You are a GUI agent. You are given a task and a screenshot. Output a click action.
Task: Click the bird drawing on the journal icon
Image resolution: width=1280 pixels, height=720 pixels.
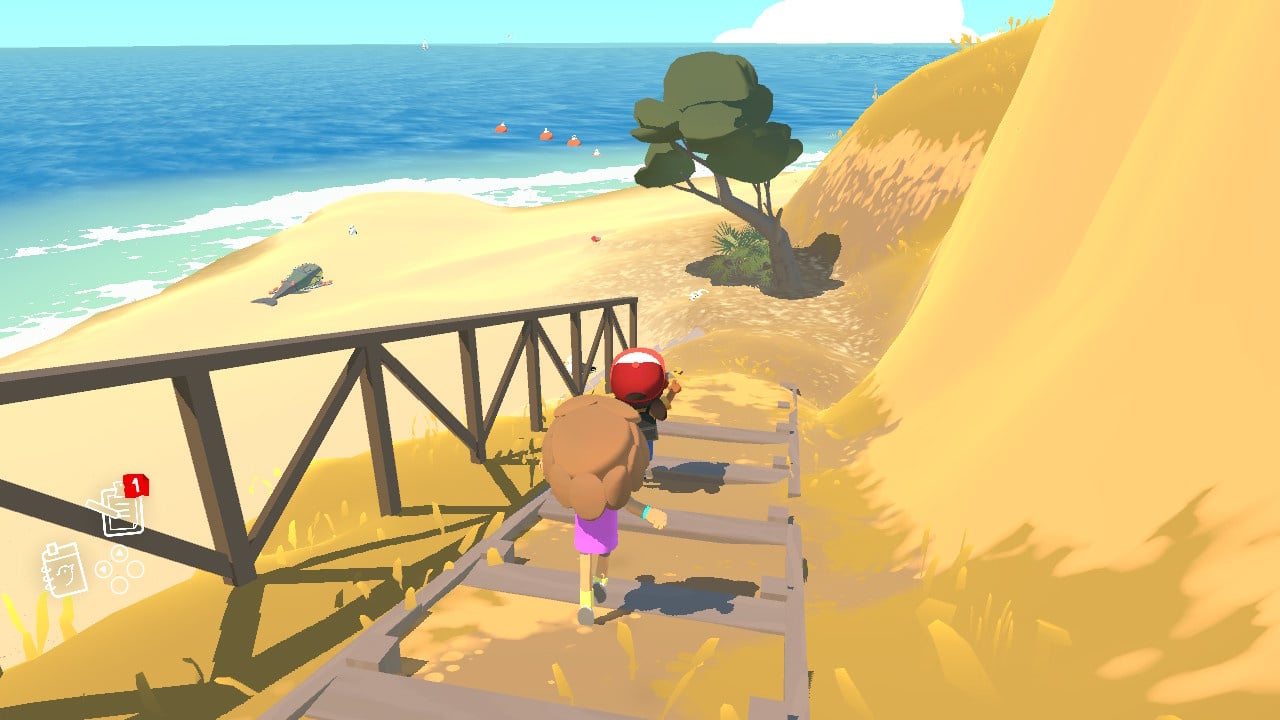pos(66,573)
